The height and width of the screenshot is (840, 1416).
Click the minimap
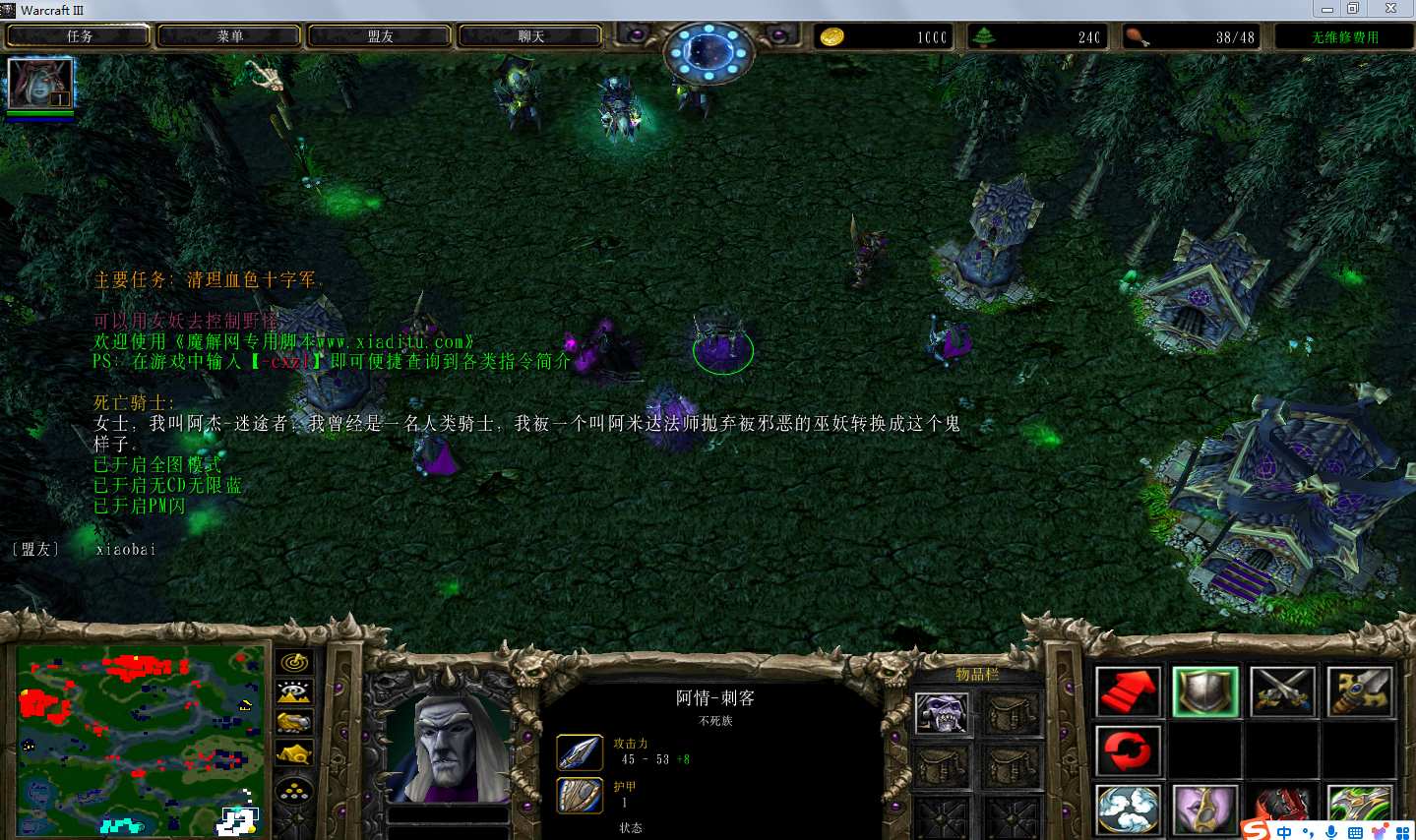point(140,739)
